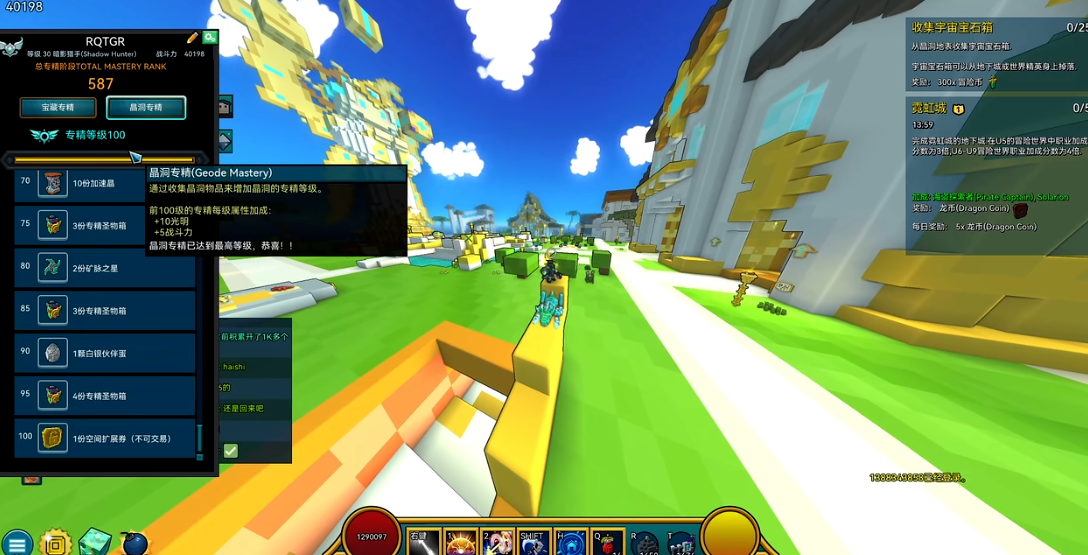Viewport: 1088px width, 555px height.
Task: Select the 晶洞专精 tab
Action: coord(146,107)
